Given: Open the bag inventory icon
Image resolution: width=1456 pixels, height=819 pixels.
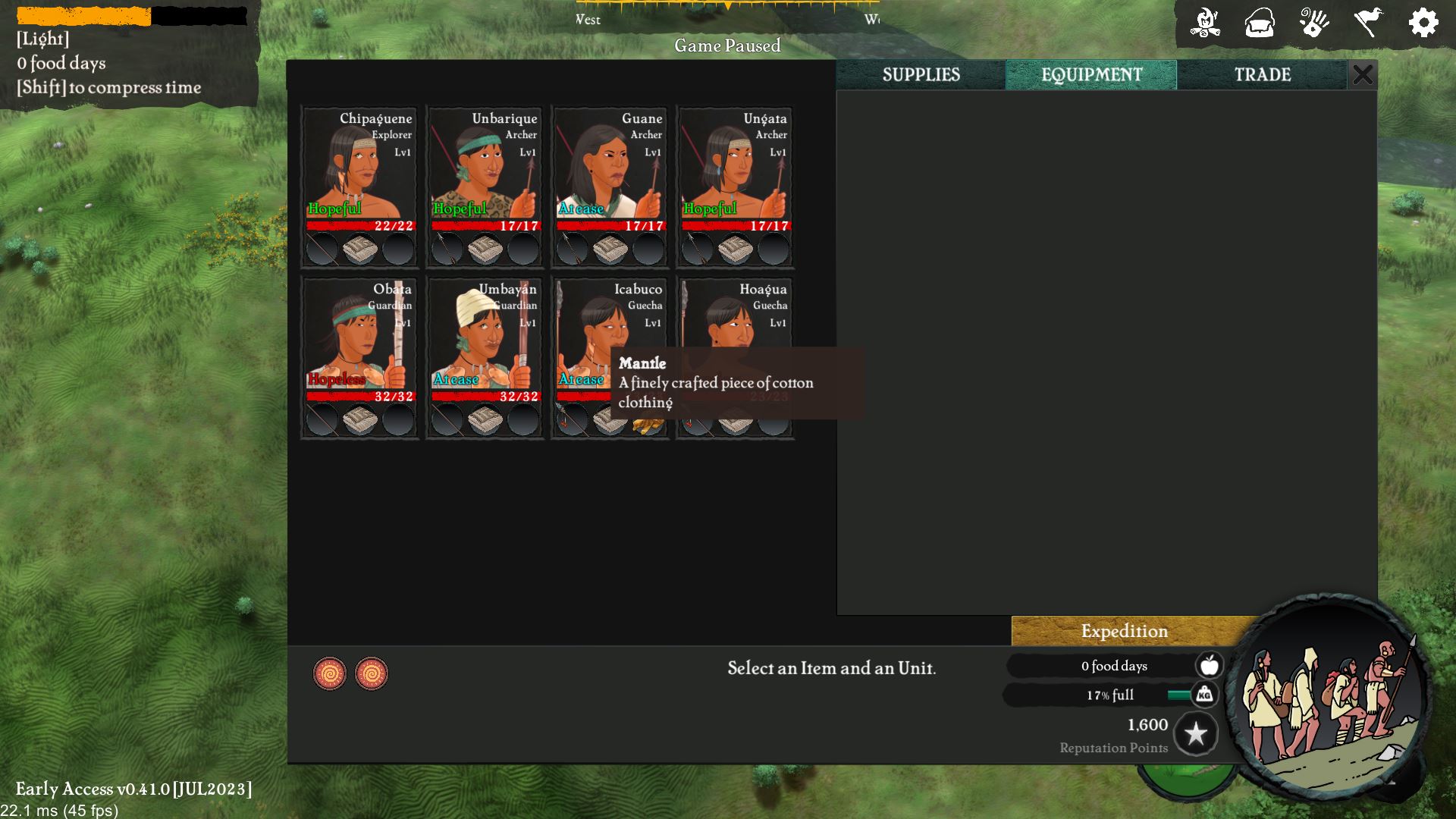Looking at the screenshot, I should pyautogui.click(x=1259, y=24).
